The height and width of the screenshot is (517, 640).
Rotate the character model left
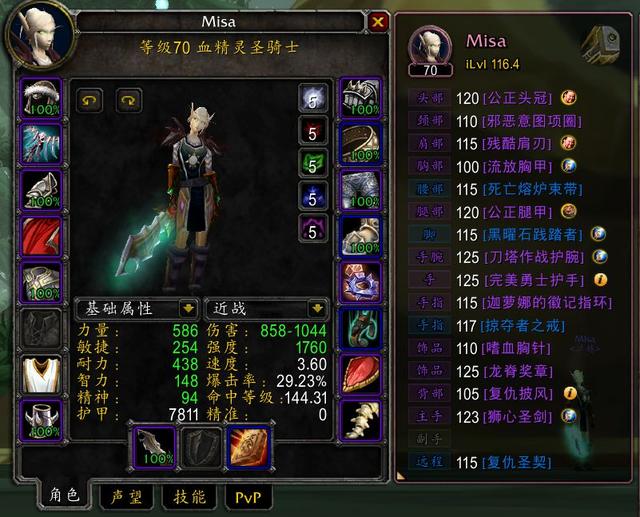point(91,99)
